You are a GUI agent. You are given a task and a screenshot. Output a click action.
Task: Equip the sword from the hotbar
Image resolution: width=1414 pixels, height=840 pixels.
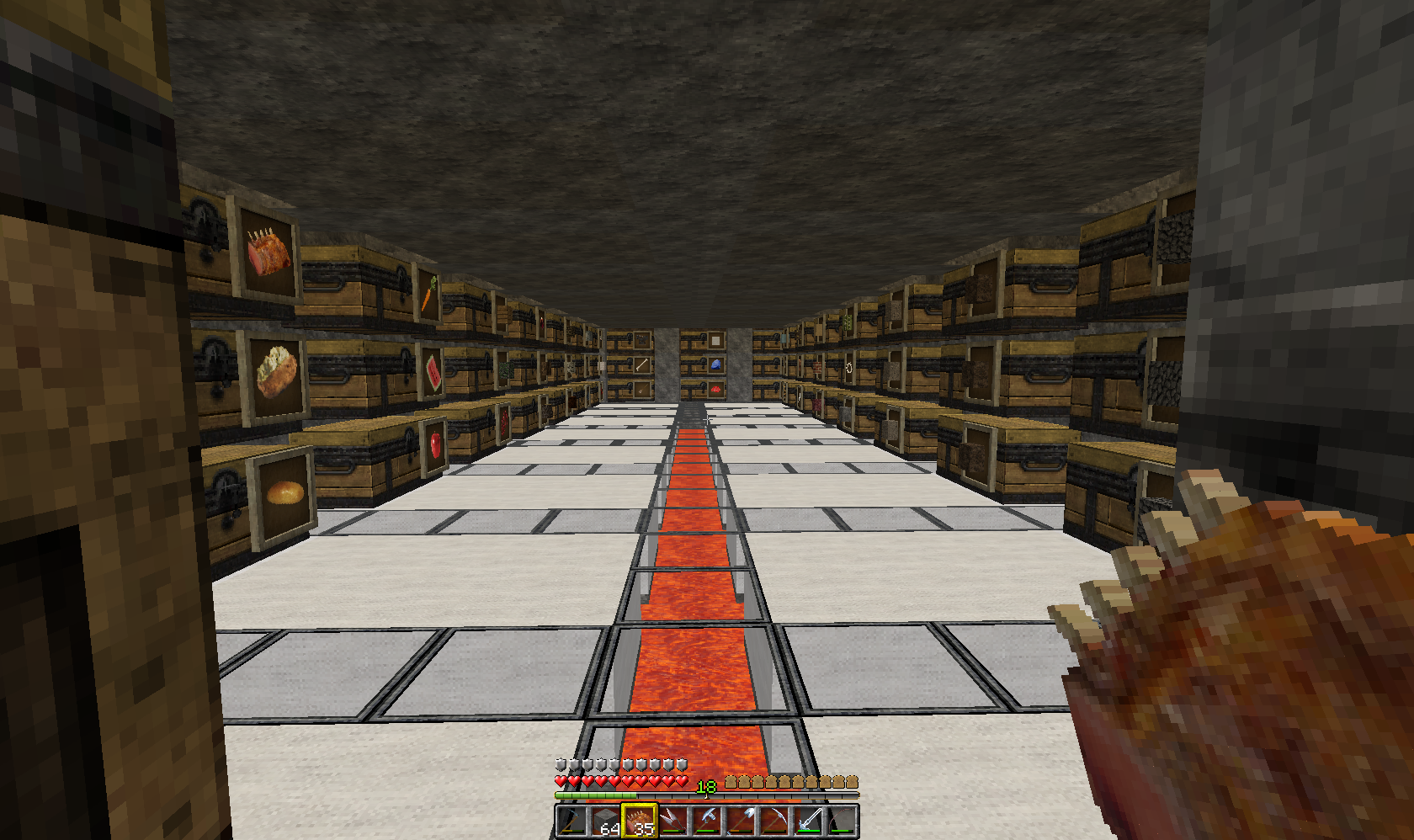tap(807, 821)
